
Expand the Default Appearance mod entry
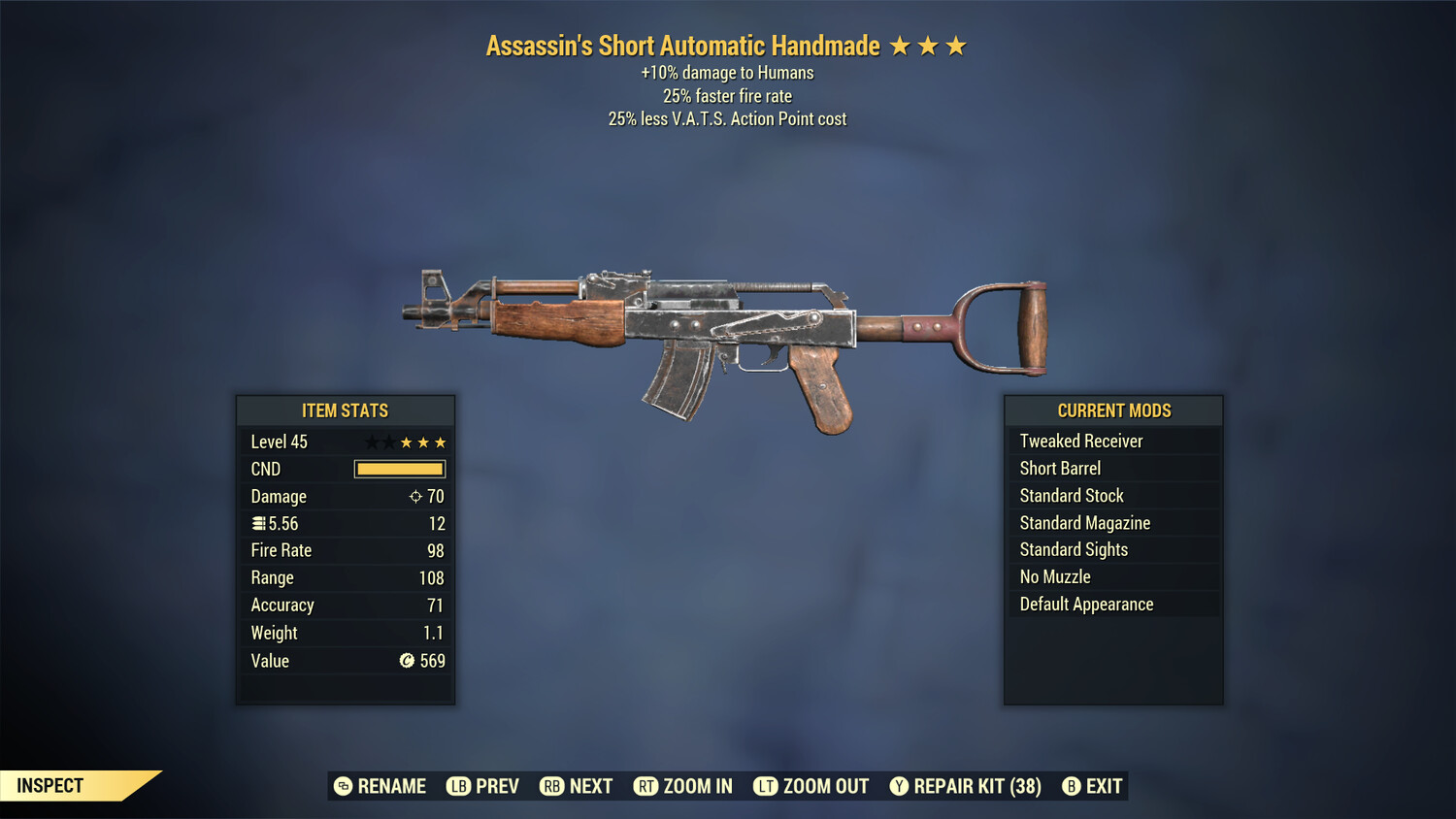(x=1086, y=604)
